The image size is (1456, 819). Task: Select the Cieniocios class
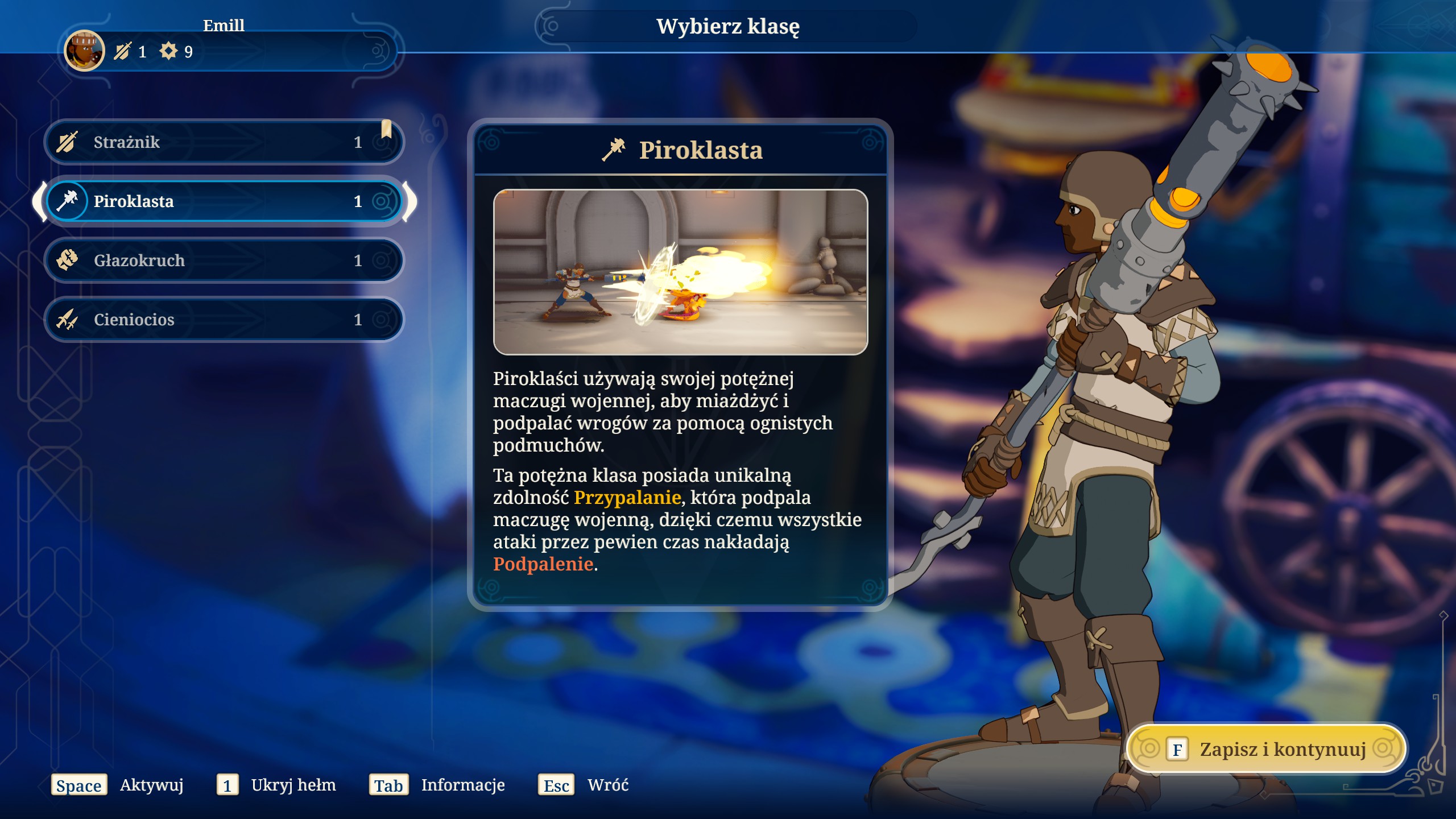[223, 320]
